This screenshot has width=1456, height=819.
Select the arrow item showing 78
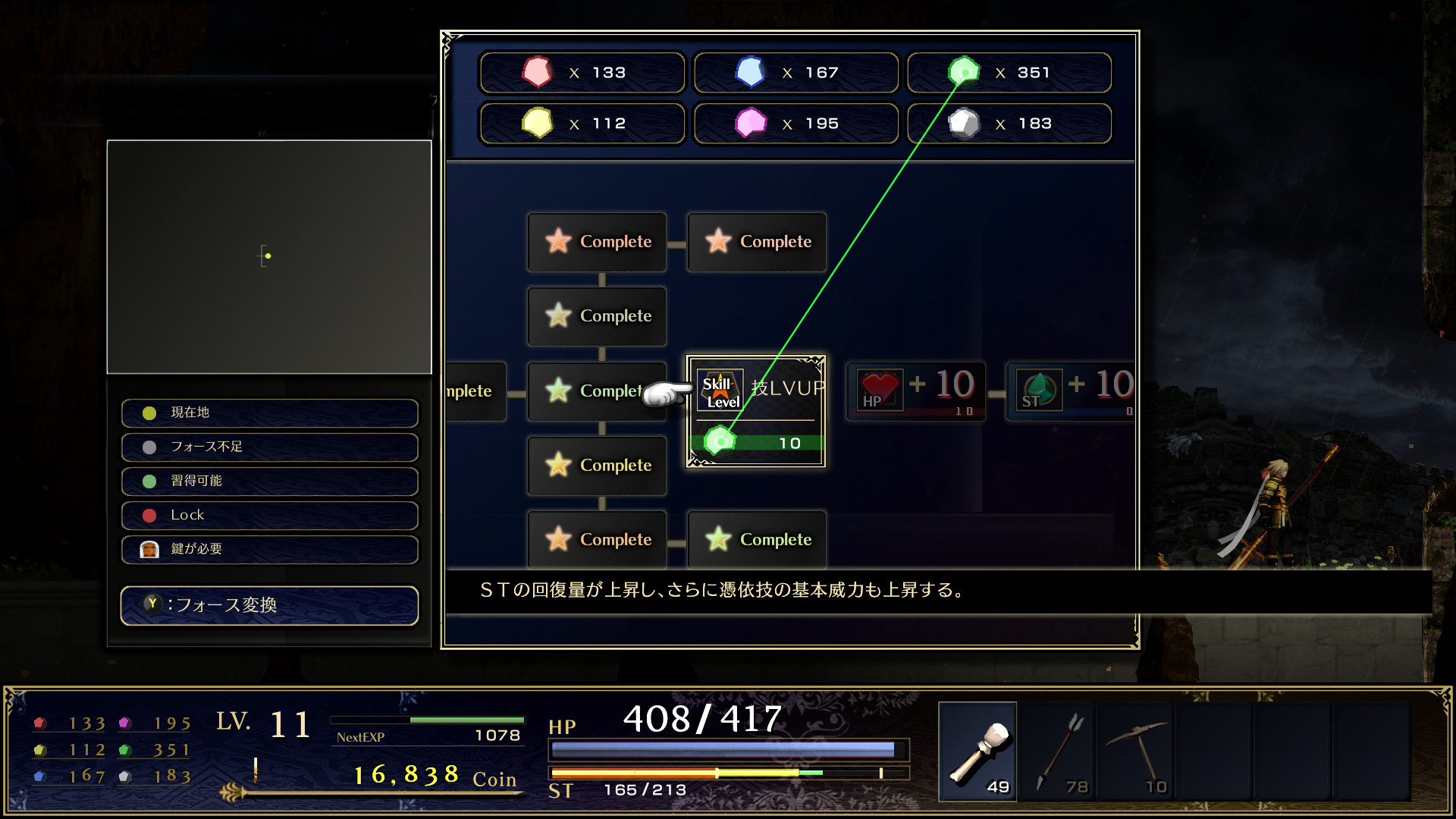[1056, 751]
